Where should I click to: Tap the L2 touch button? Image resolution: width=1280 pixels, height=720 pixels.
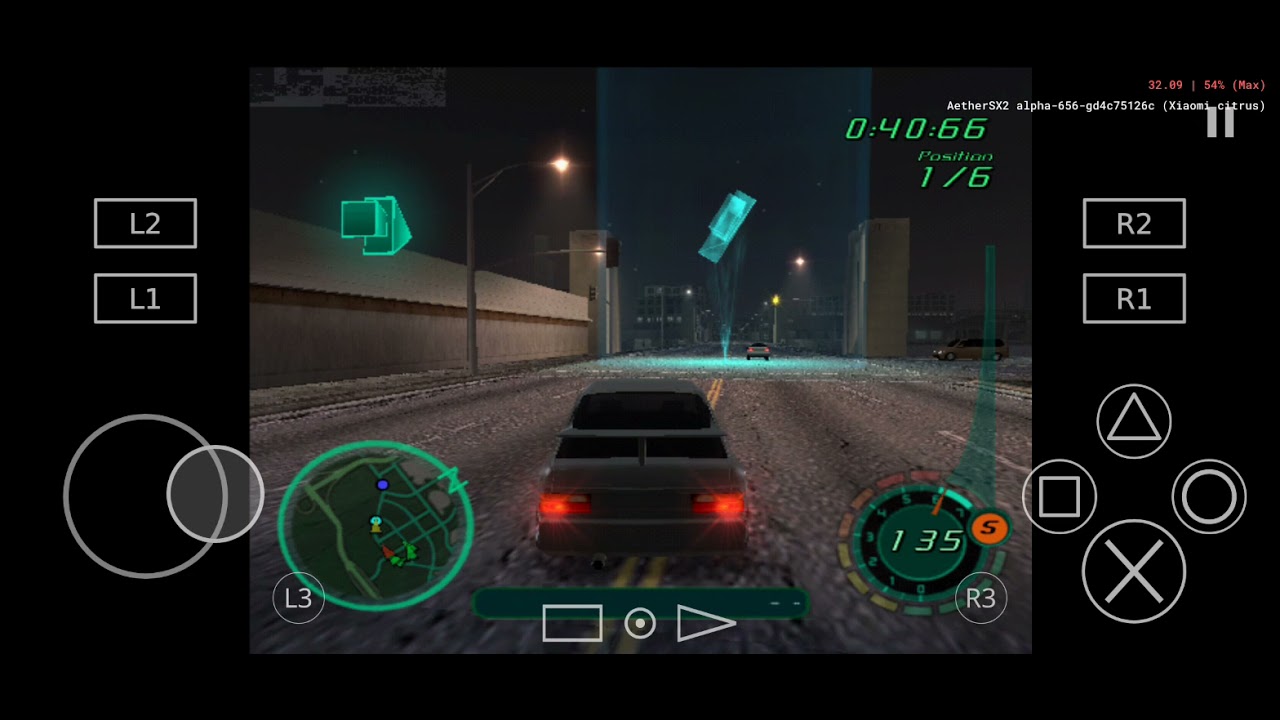click(x=145, y=223)
